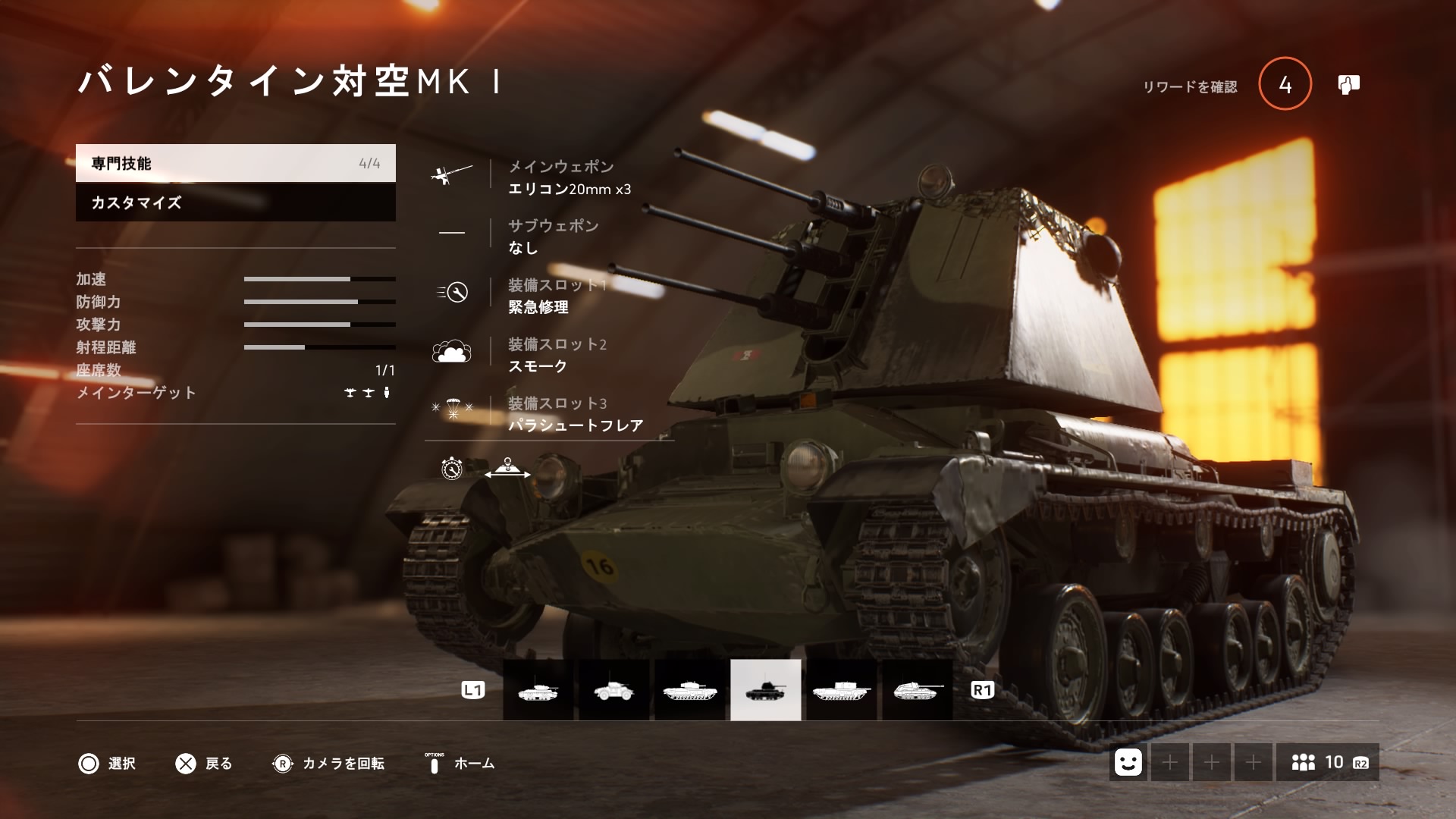Click the self-repair arrows icon next to the stopwatch
This screenshot has width=1456, height=819.
pos(508,469)
